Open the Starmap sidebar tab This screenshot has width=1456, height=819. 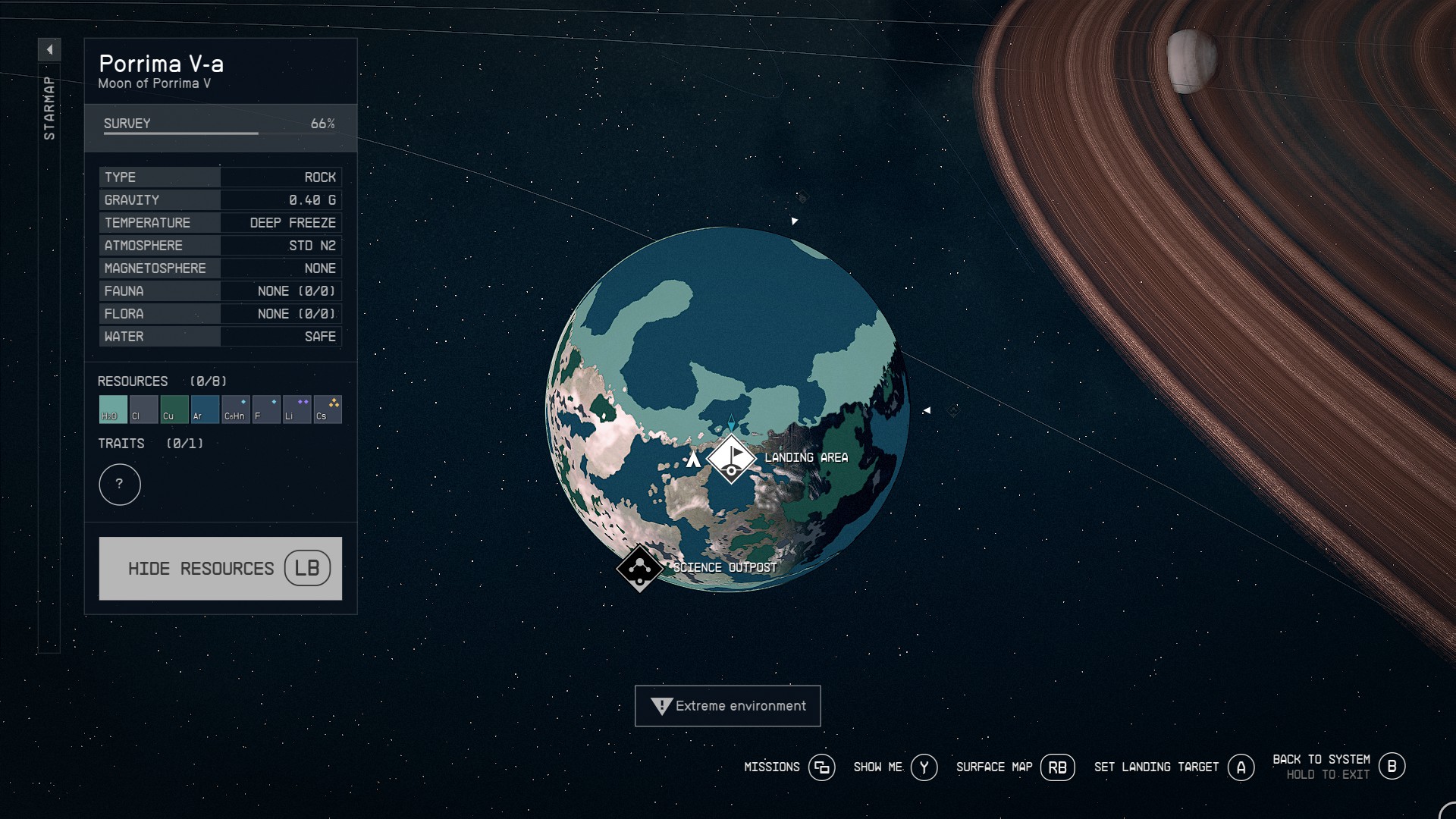pyautogui.click(x=49, y=106)
